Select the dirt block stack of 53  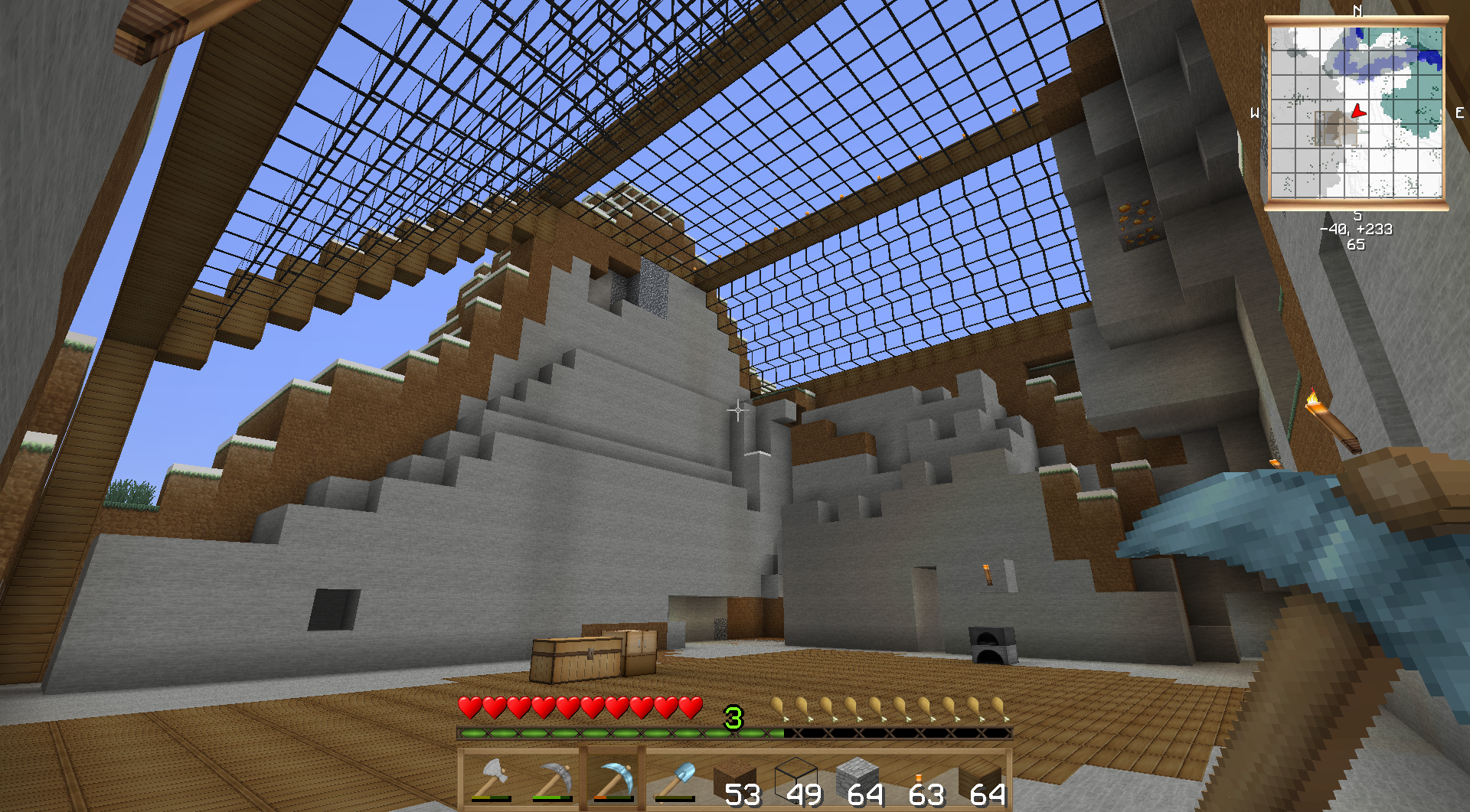point(736,781)
